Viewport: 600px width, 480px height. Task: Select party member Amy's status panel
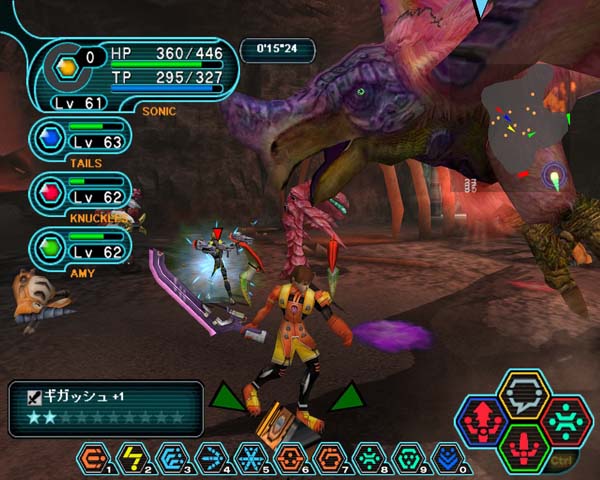point(80,248)
